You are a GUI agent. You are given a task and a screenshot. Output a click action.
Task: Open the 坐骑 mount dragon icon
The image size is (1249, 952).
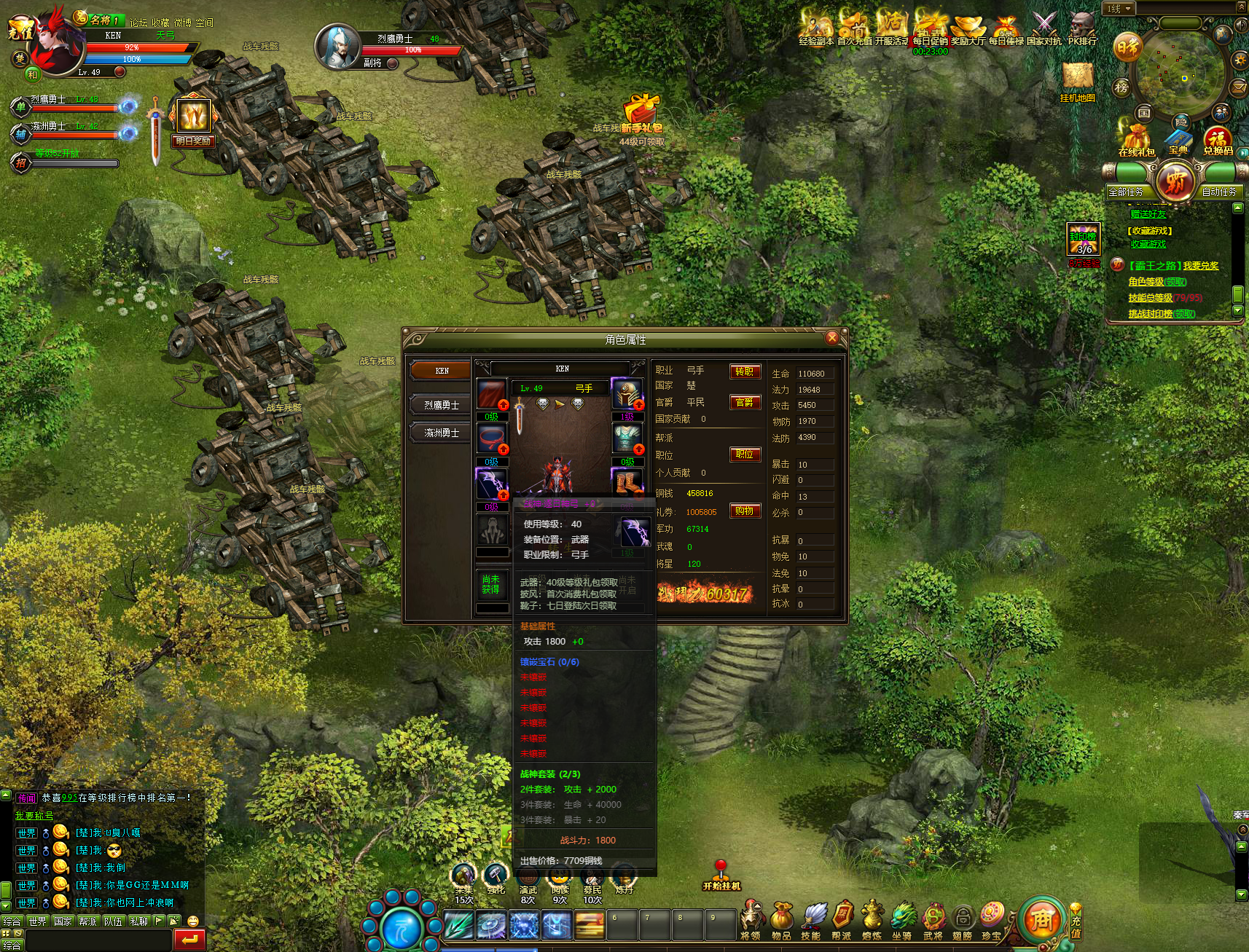pyautogui.click(x=902, y=919)
